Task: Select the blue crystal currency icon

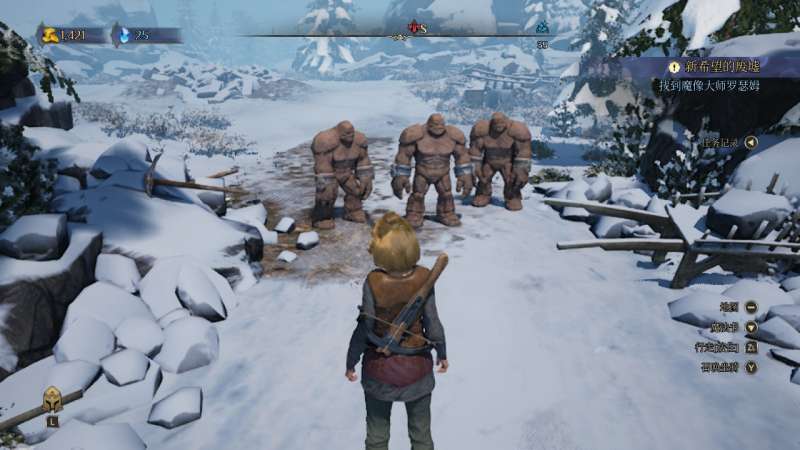Action: (x=123, y=35)
